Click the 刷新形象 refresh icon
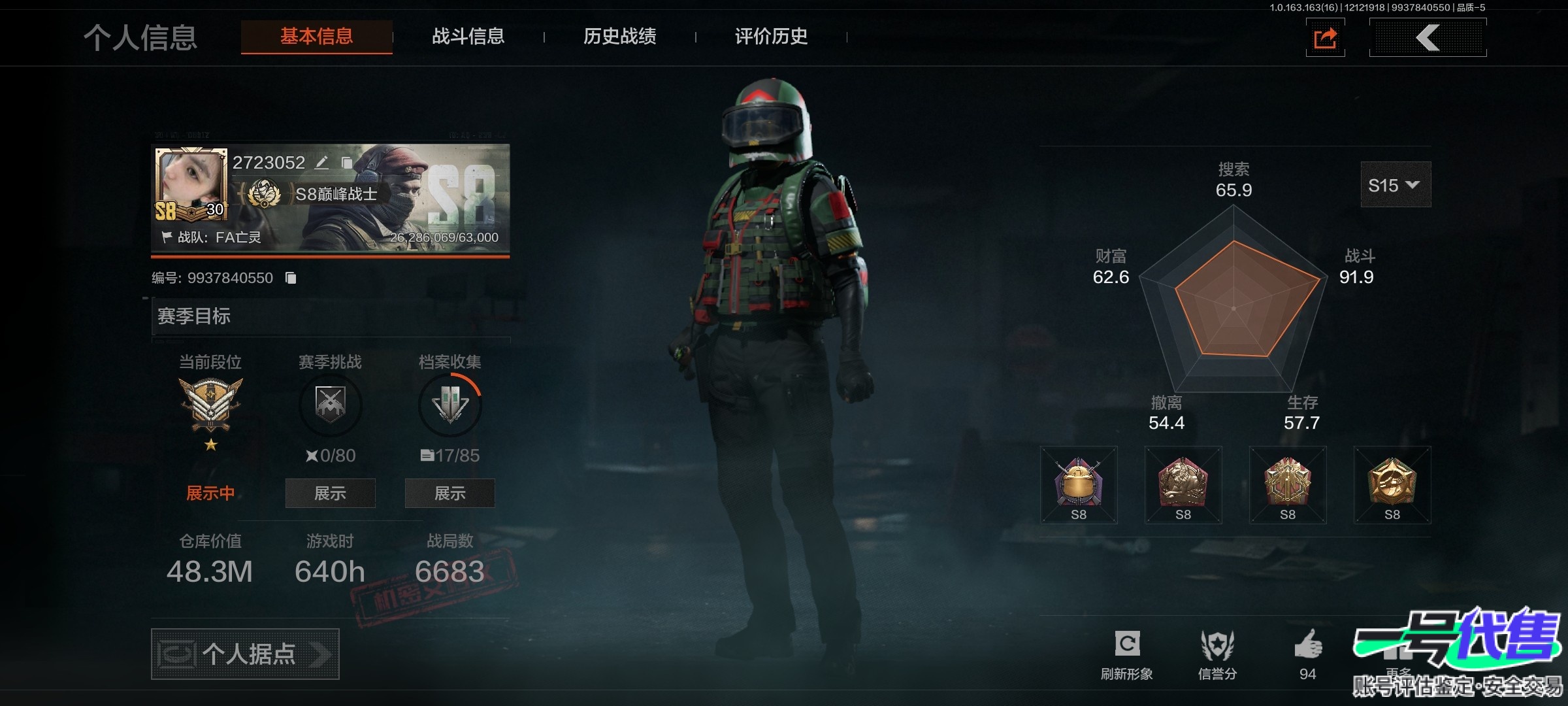Viewport: 1568px width, 706px height. pos(1127,645)
